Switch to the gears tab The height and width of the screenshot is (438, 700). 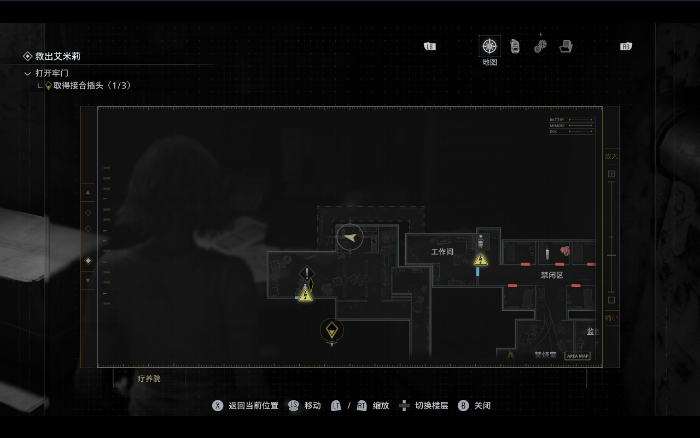click(x=540, y=46)
